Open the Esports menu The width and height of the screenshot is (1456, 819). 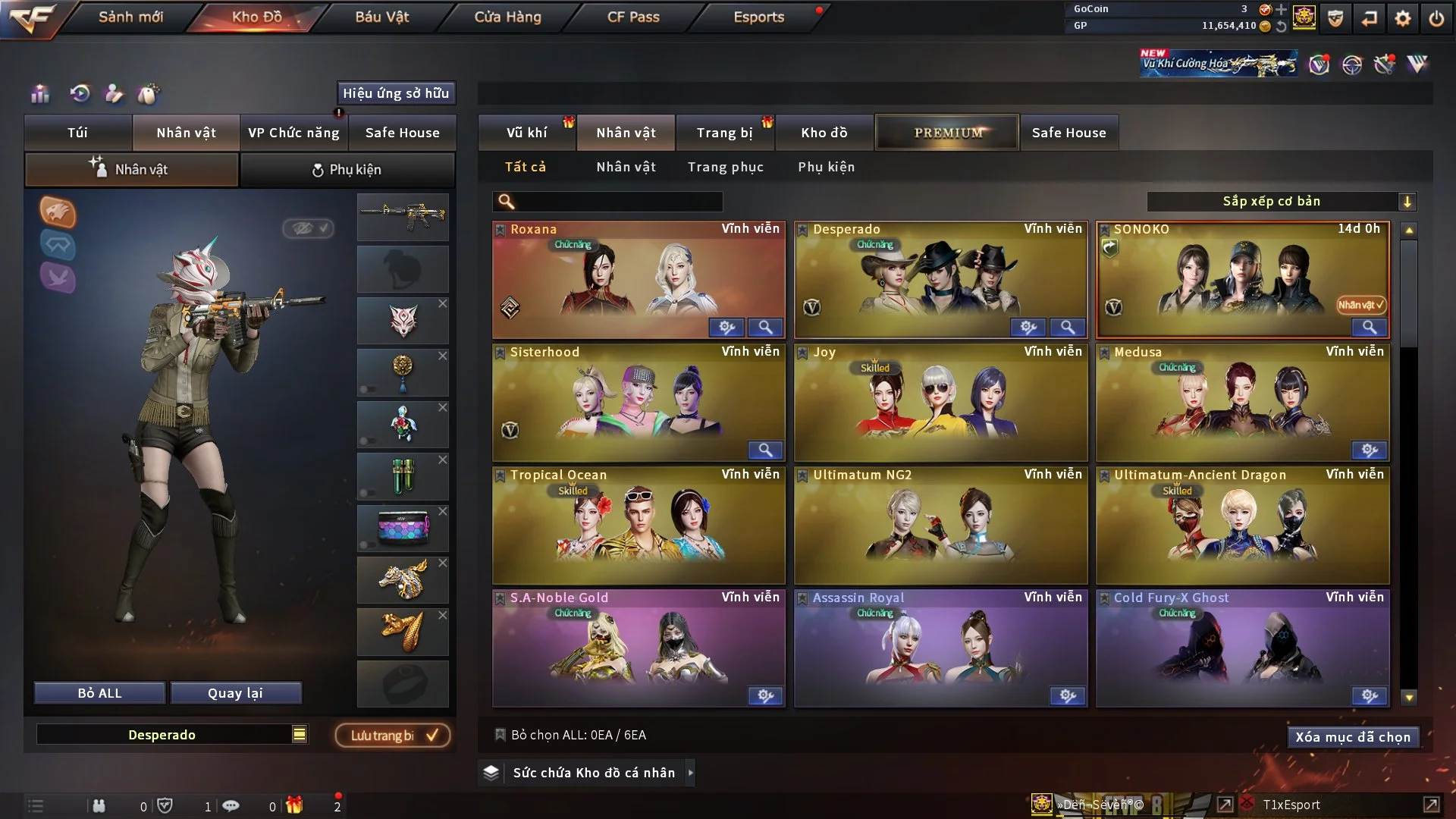[x=758, y=17]
